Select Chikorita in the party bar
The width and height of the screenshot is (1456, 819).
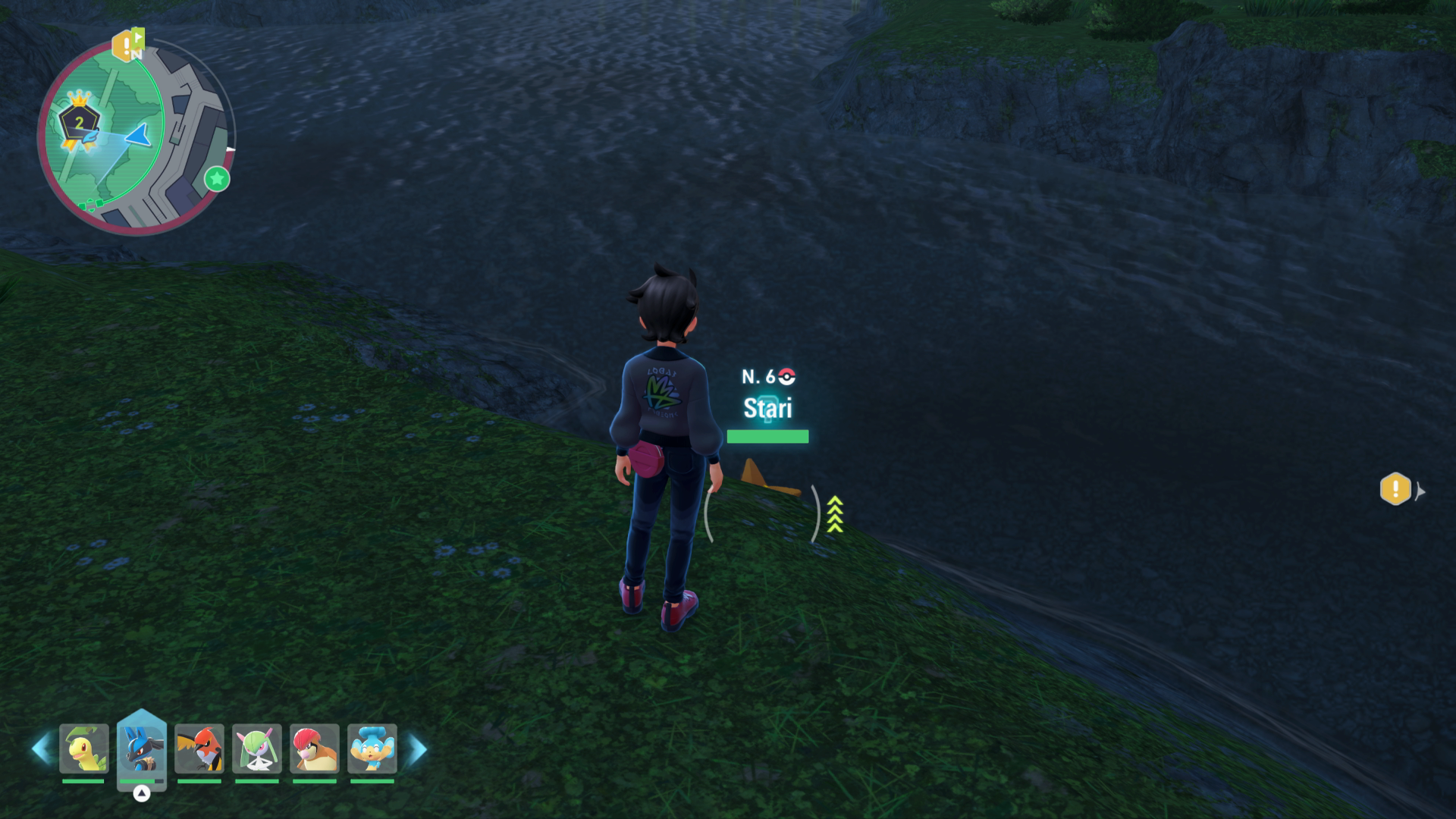tap(83, 748)
